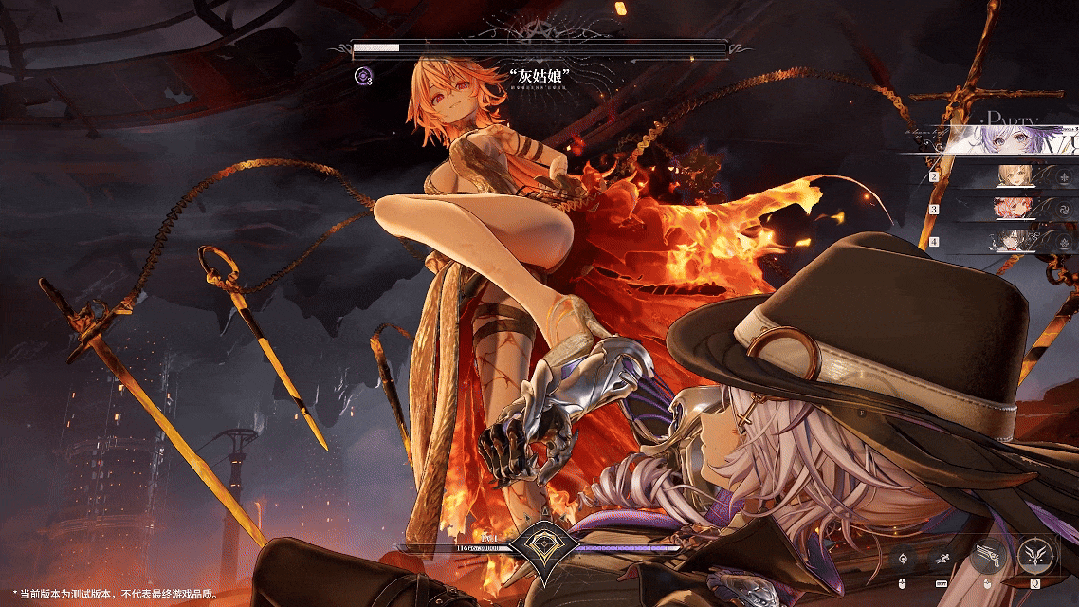Activate the basic attack swirl icon
Viewport: 1079px width, 607px height.
(x=904, y=558)
